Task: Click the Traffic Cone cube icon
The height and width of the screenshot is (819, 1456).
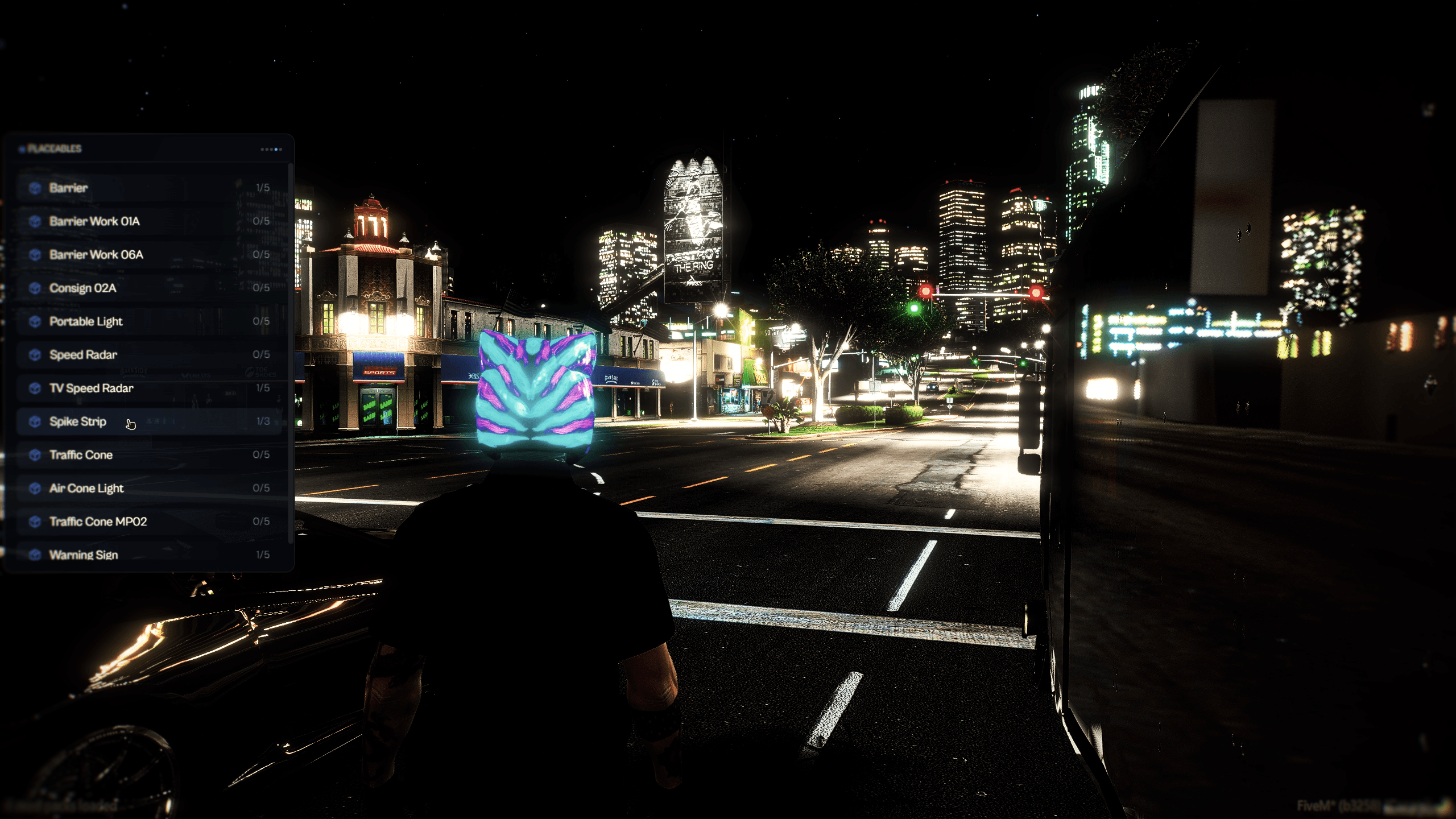Action: [x=35, y=455]
